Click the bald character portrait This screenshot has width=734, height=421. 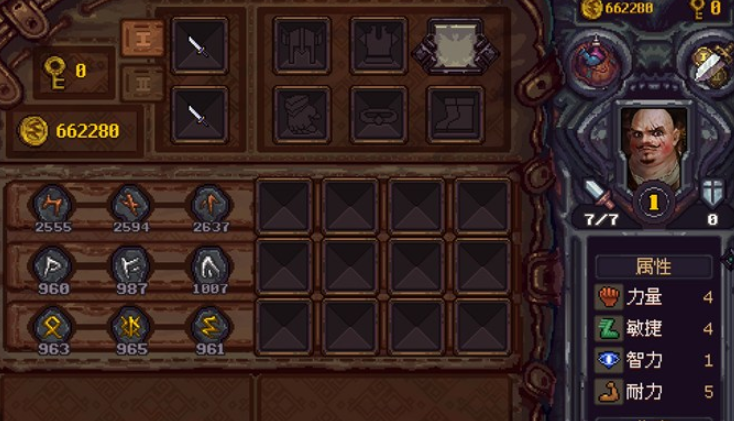653,144
